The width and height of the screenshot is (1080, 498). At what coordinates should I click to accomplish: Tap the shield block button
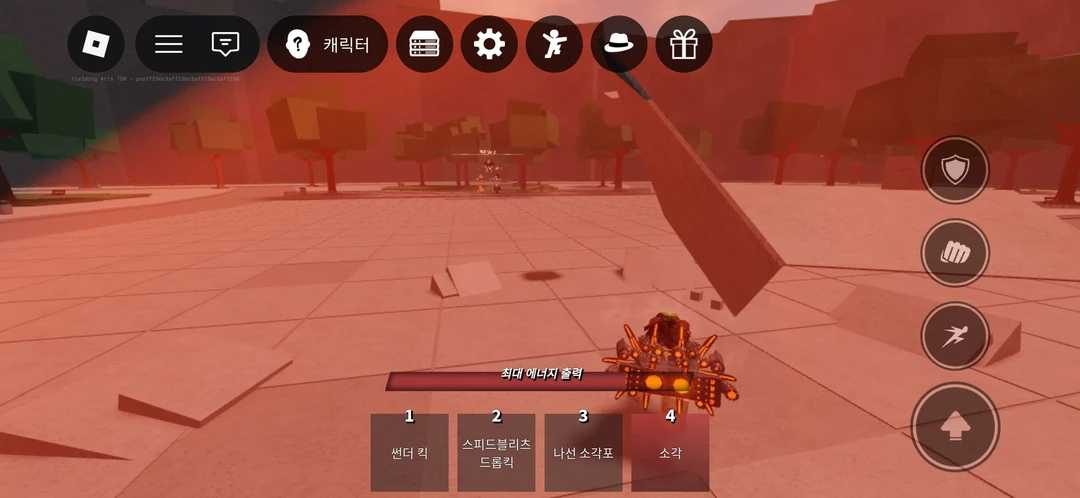click(x=955, y=171)
